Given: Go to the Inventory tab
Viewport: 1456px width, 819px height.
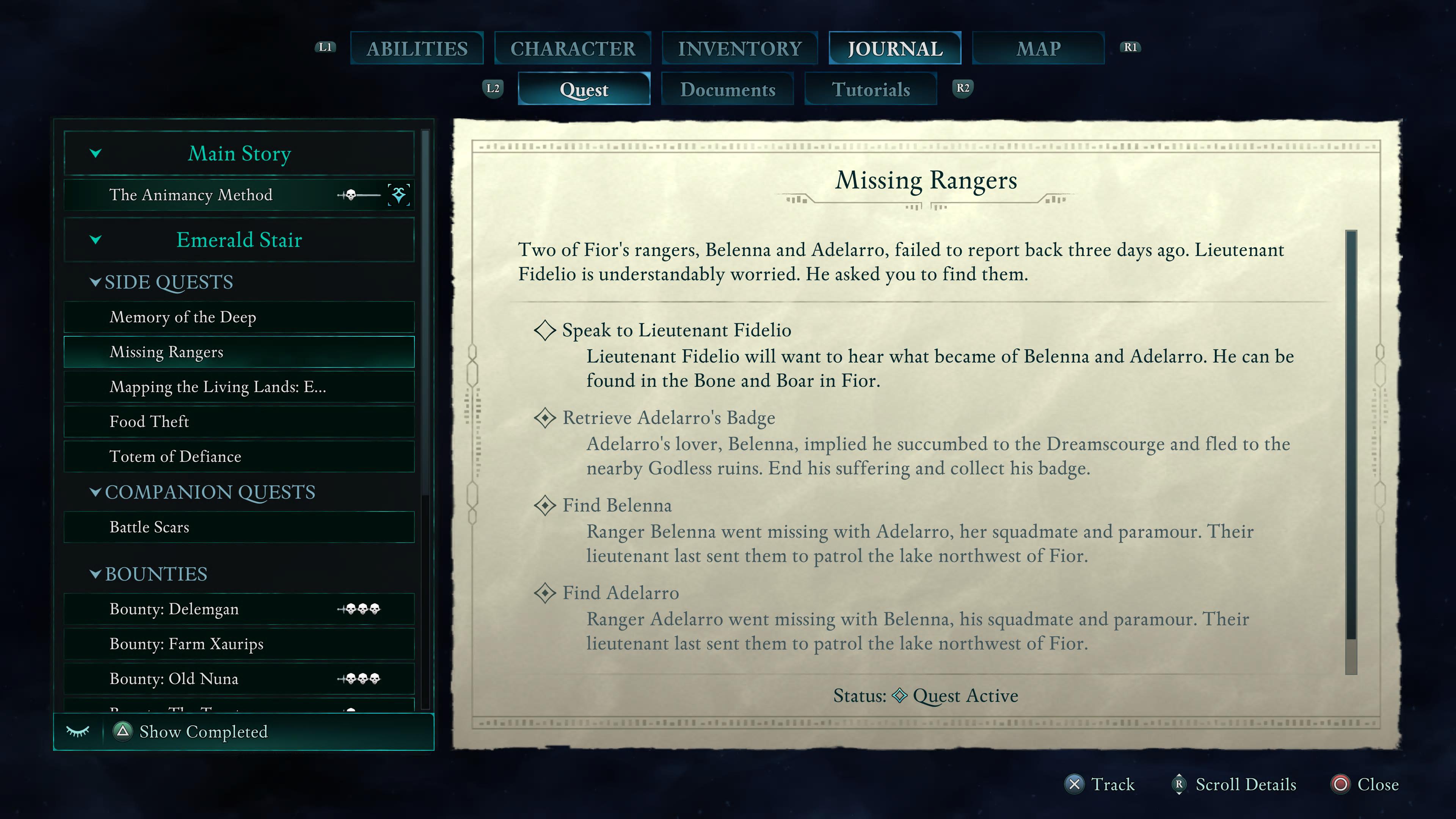Looking at the screenshot, I should (739, 49).
